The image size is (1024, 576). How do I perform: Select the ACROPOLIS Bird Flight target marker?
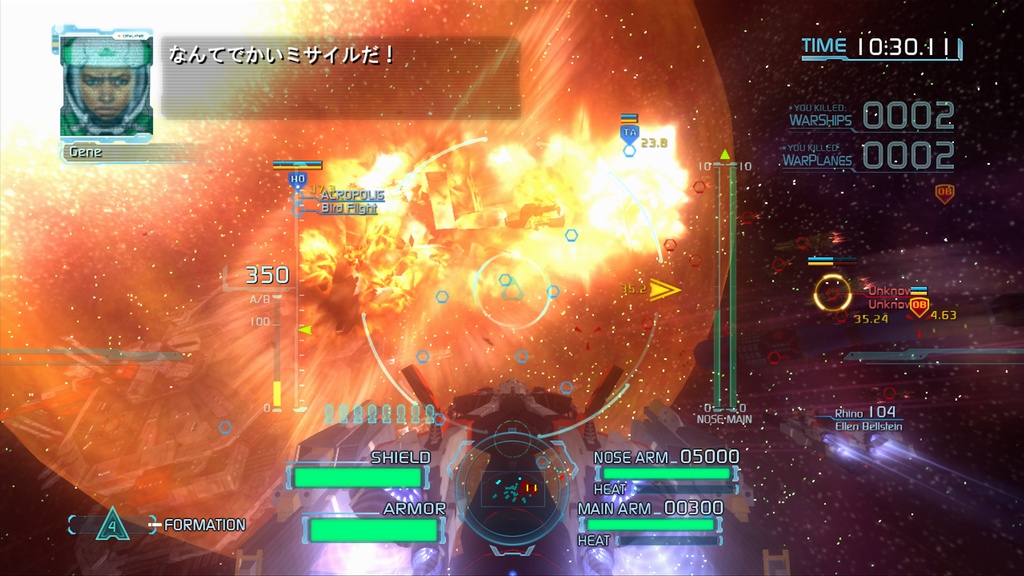click(297, 180)
